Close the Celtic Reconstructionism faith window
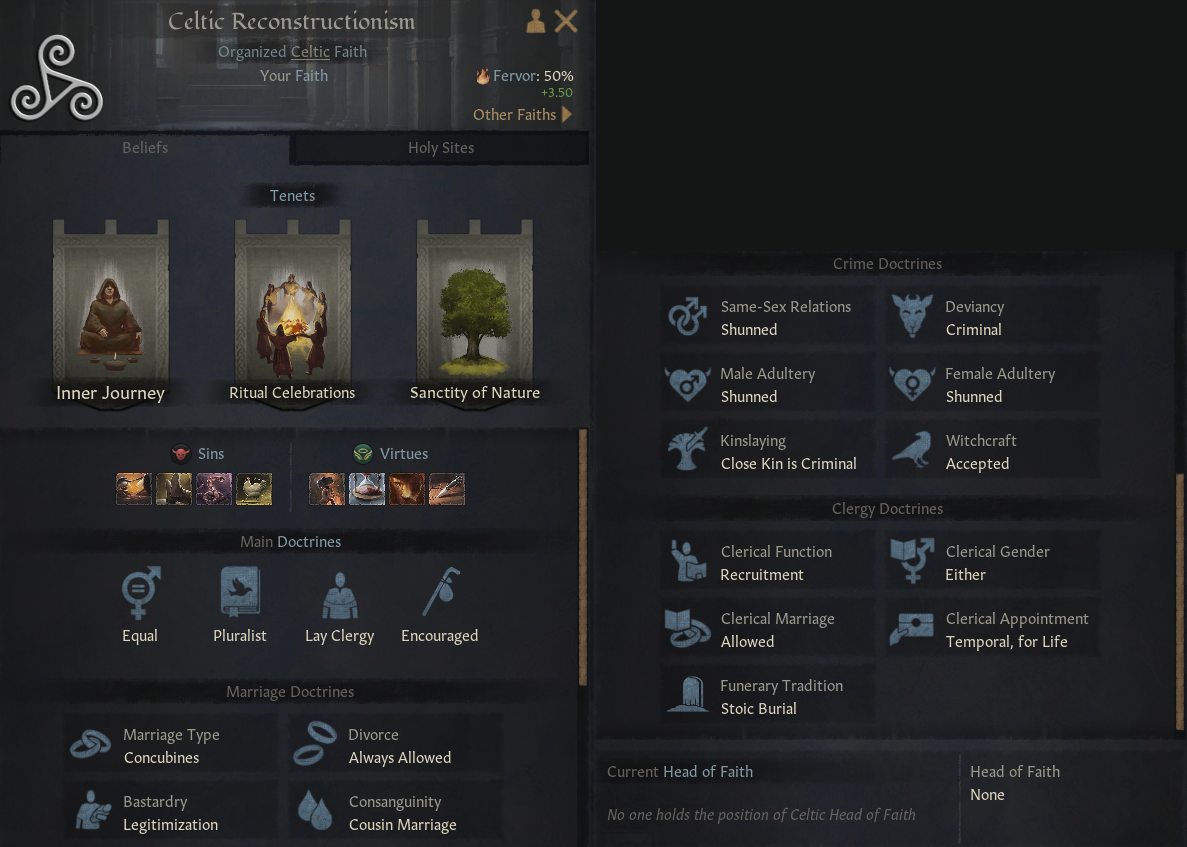Image resolution: width=1187 pixels, height=847 pixels. click(x=566, y=21)
